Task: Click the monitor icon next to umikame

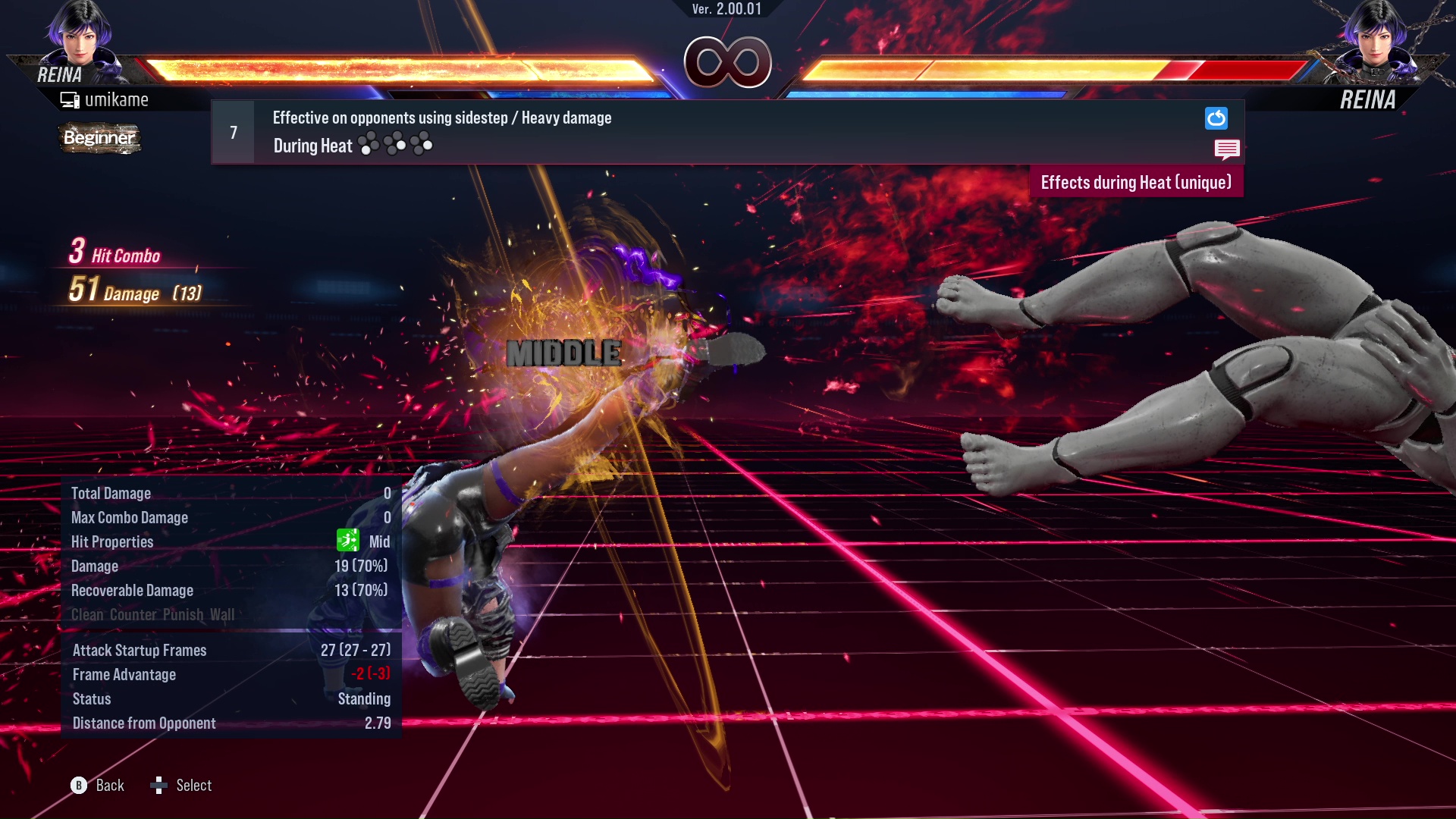Action: [x=70, y=99]
